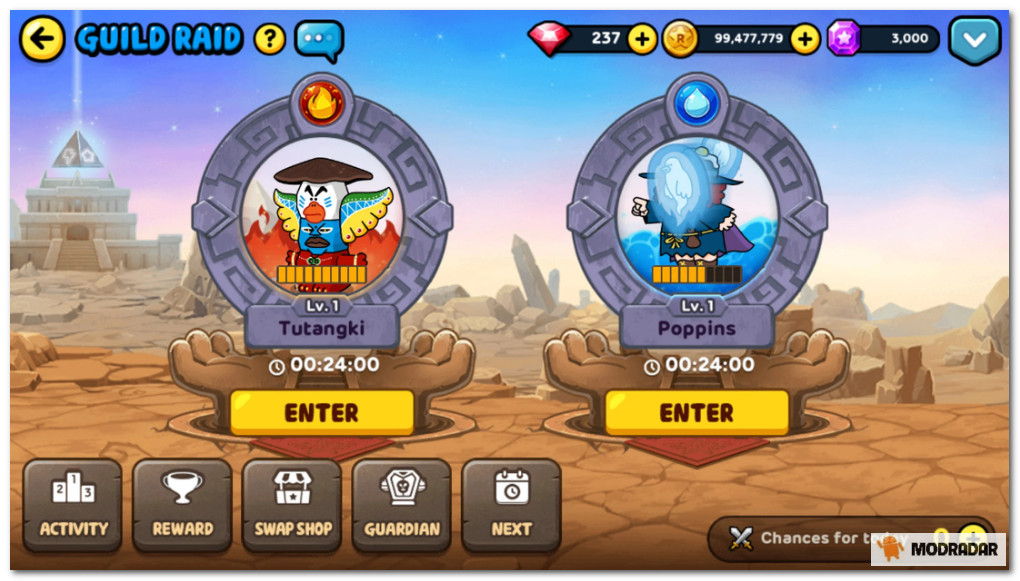1020x581 pixels.
Task: Open the Swap Shop
Action: (x=292, y=505)
